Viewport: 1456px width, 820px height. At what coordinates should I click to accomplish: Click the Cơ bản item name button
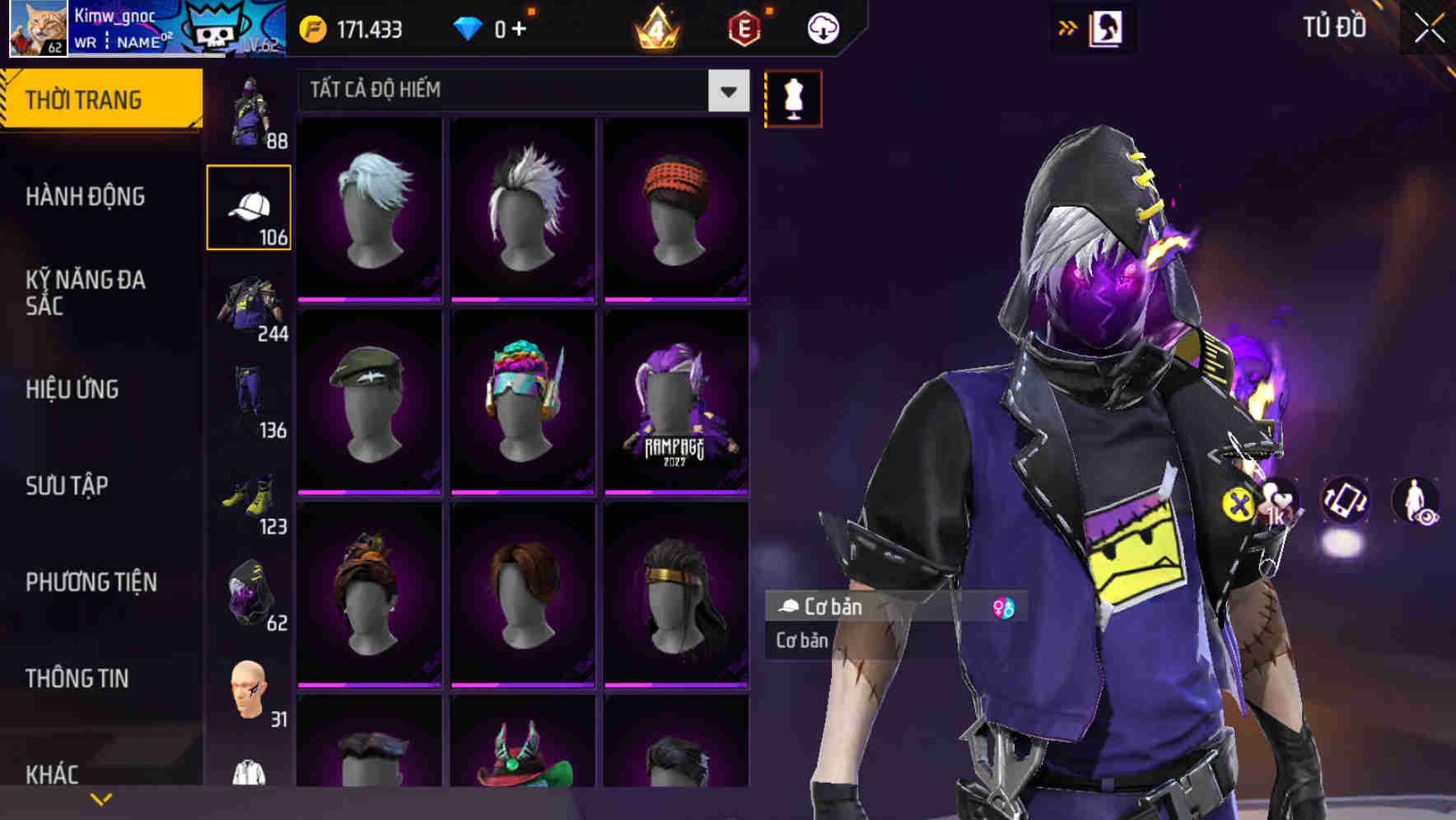pos(832,608)
